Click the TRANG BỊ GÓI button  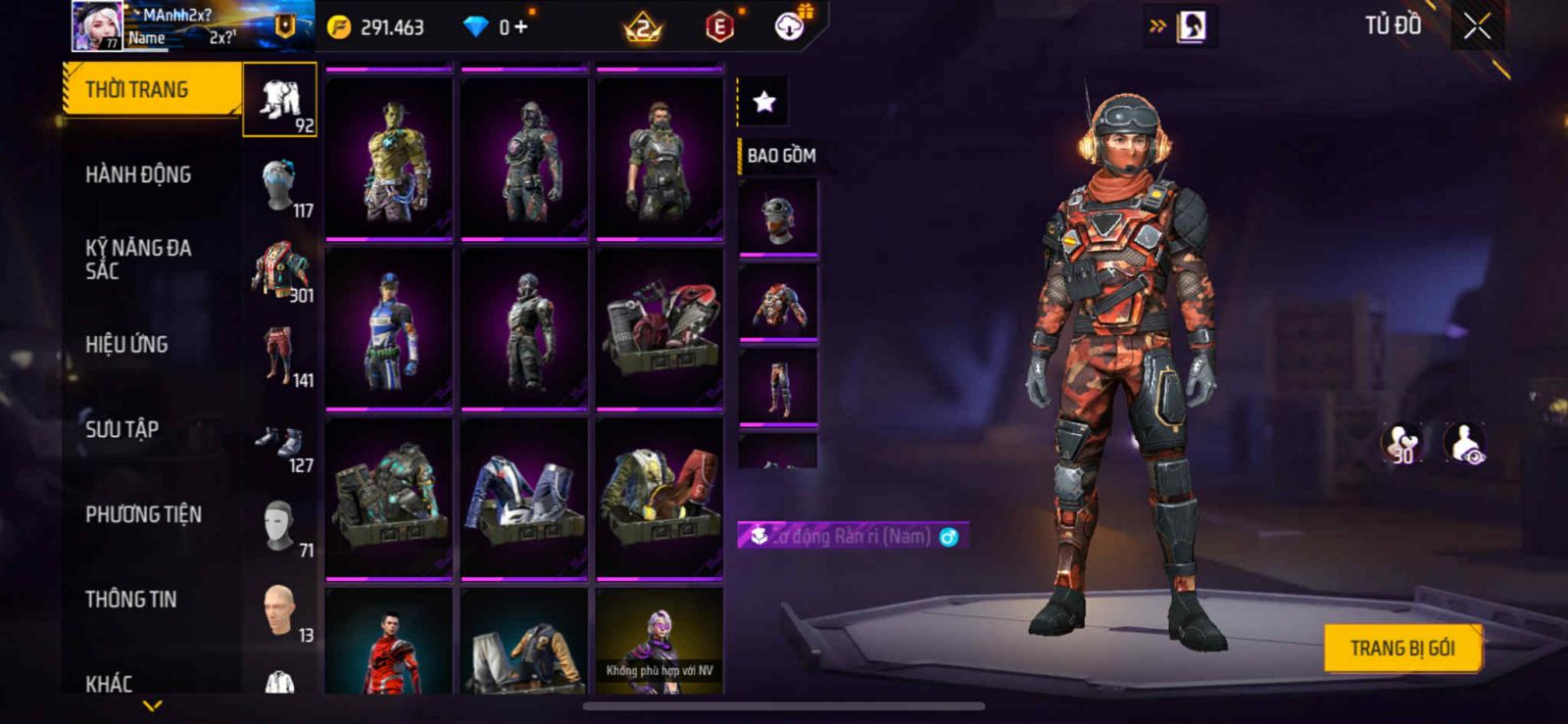[x=1401, y=649]
